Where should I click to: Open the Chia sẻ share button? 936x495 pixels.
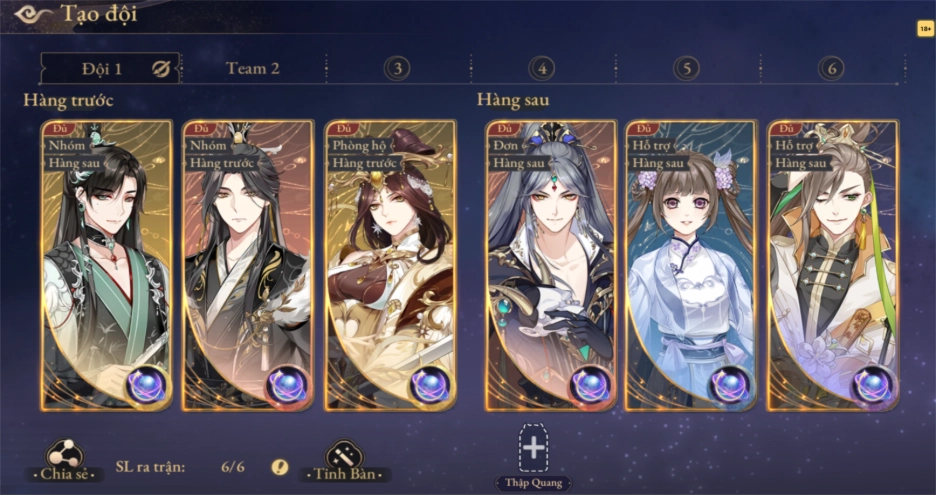pyautogui.click(x=65, y=461)
